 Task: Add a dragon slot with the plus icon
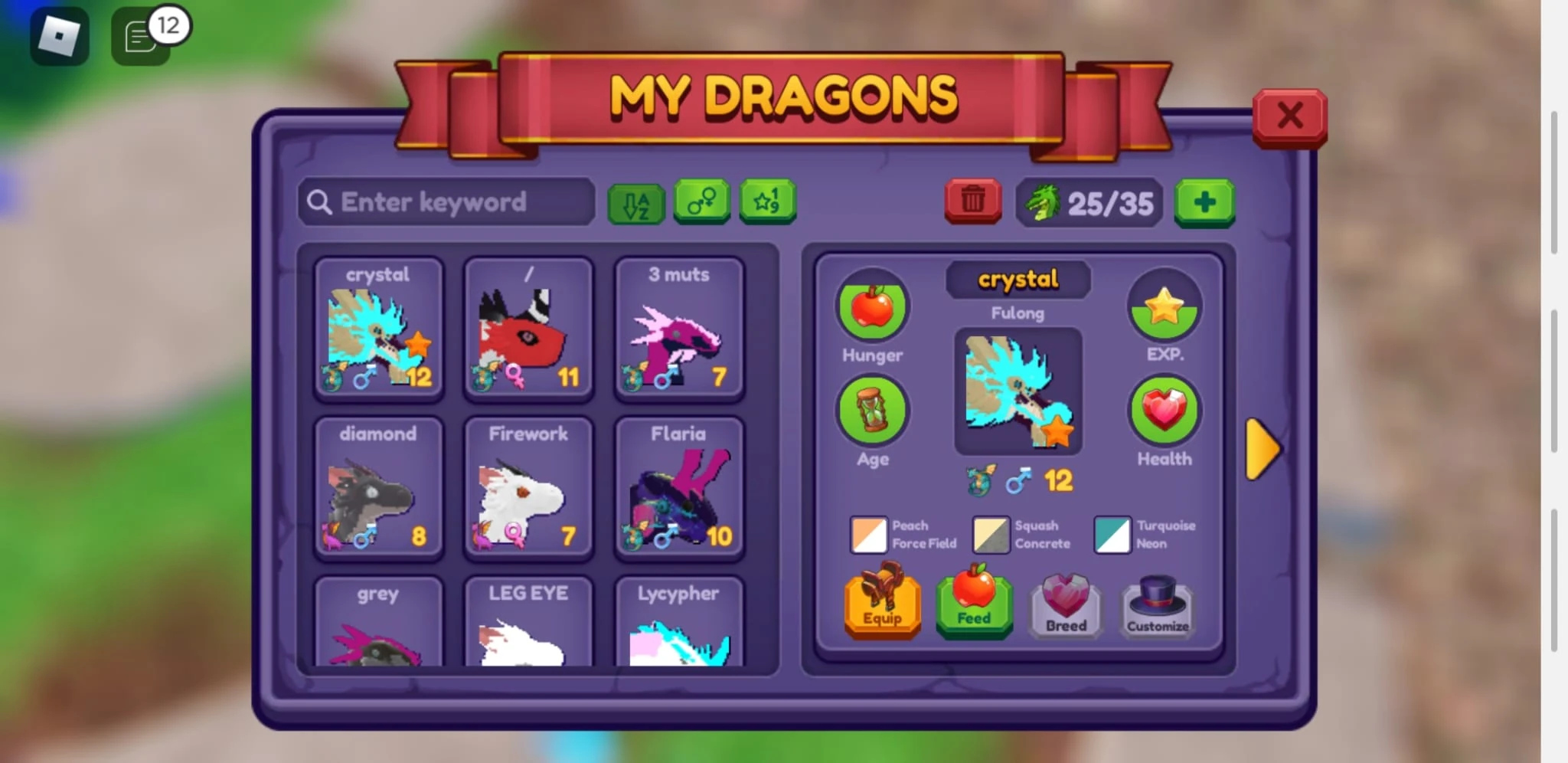(1204, 201)
